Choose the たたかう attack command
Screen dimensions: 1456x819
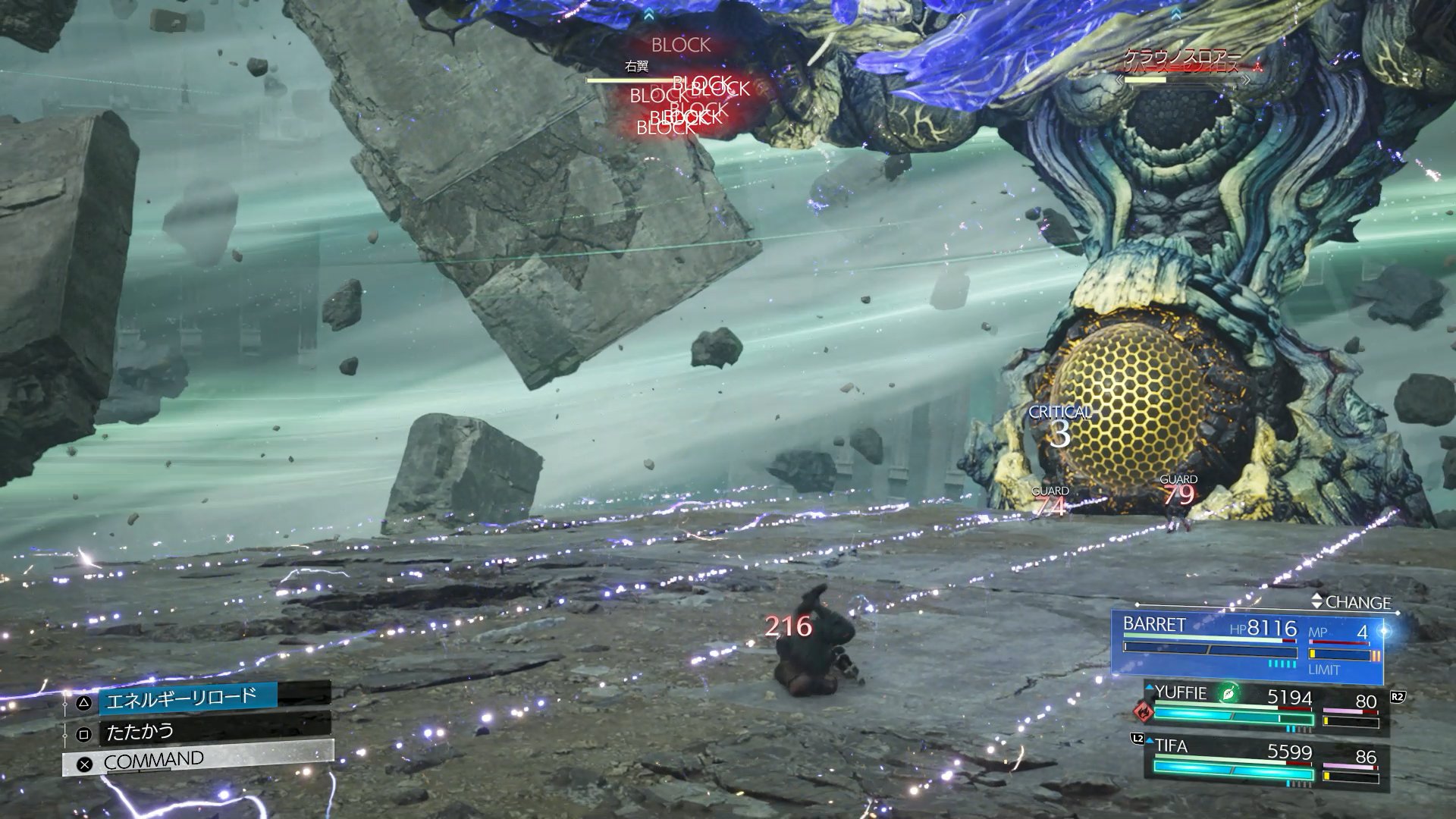click(x=141, y=732)
